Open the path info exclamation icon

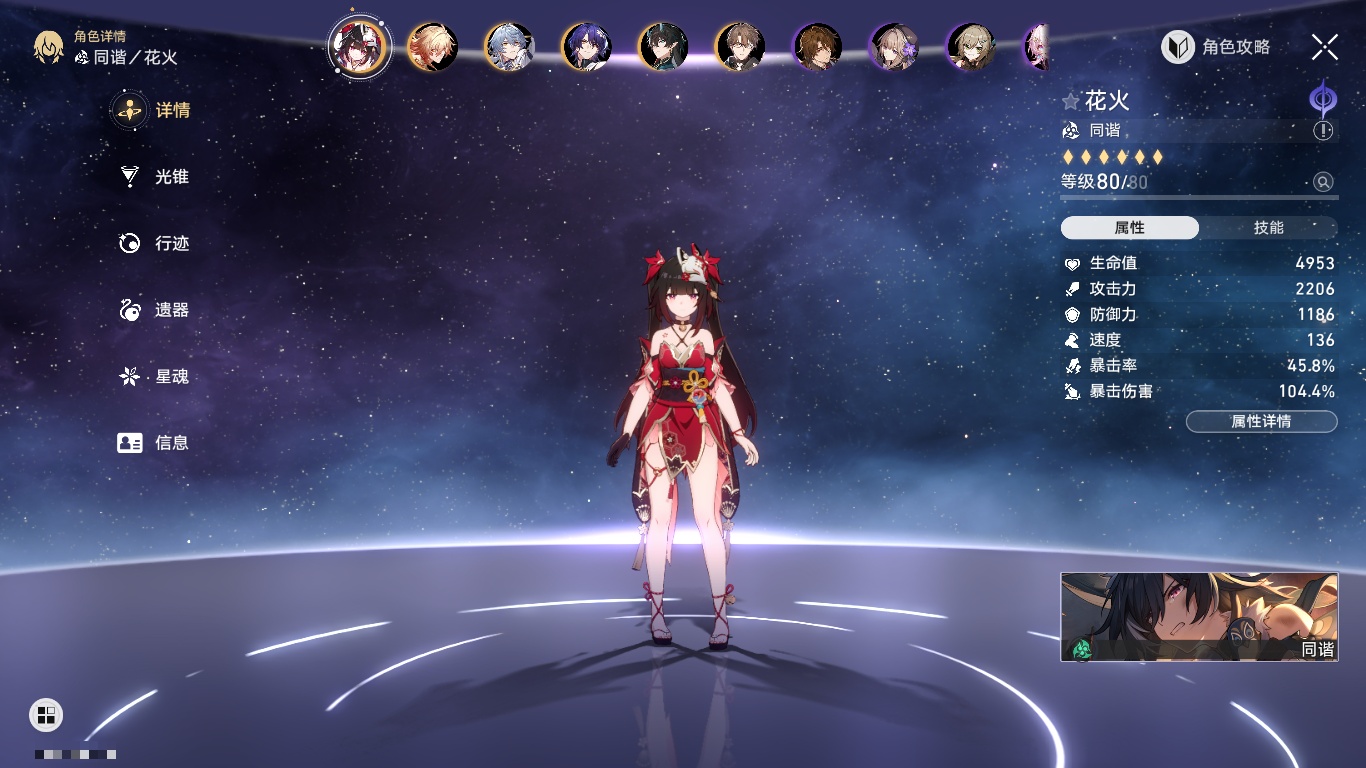coord(1323,130)
